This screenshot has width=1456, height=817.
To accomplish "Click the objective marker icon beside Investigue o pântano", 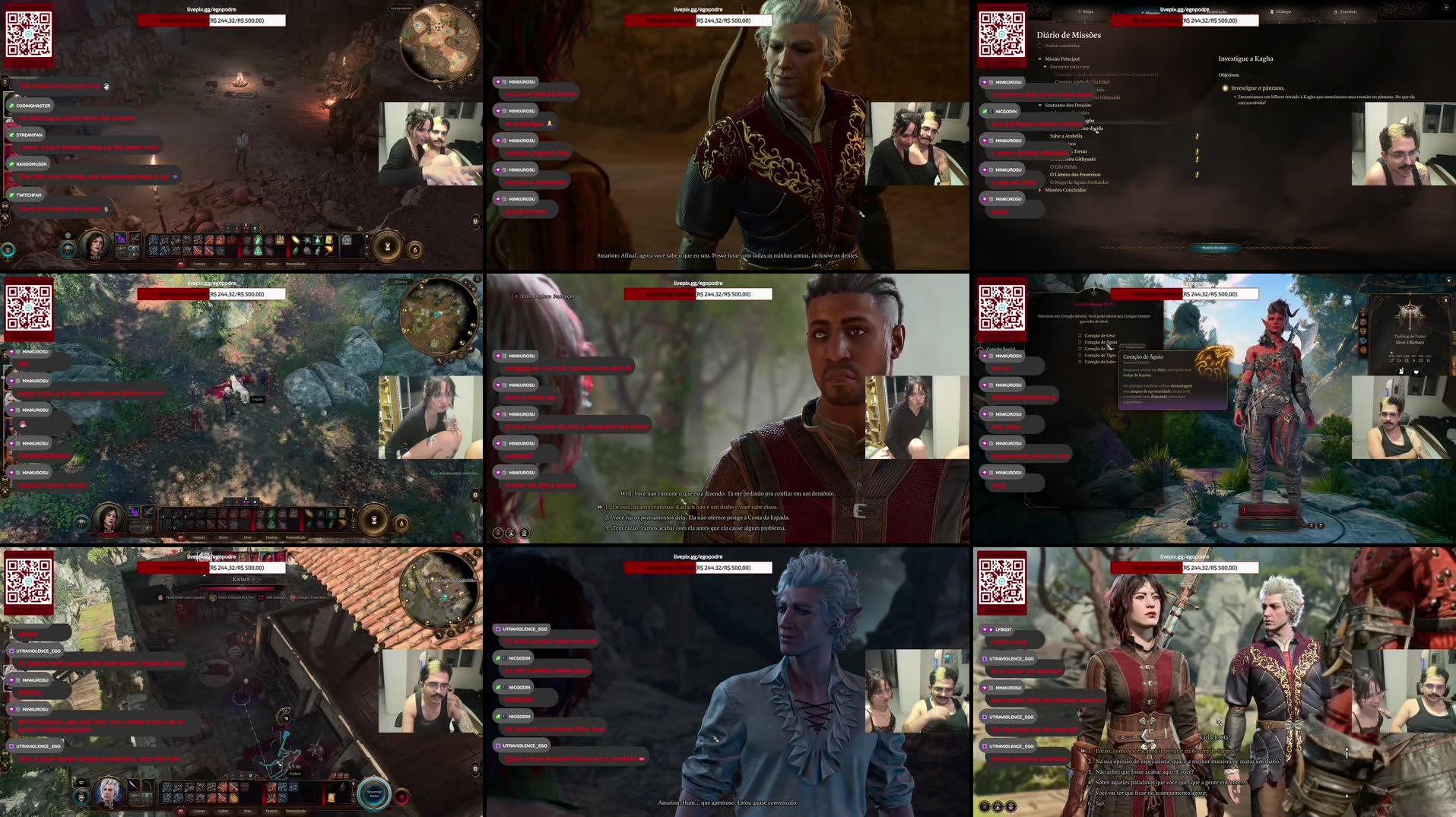I will [x=1225, y=88].
